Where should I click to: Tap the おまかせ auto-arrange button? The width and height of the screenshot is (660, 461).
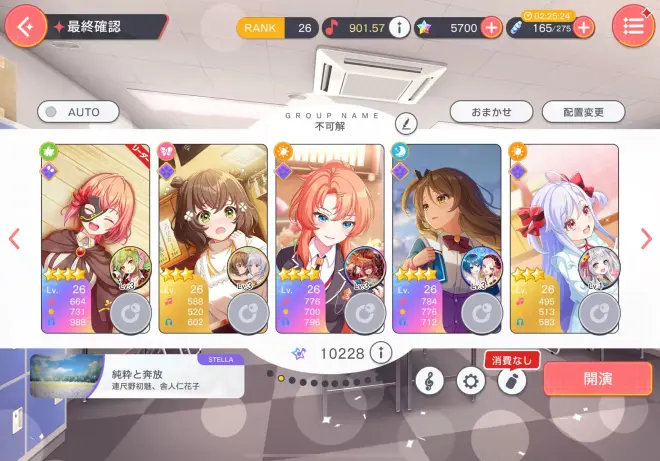[x=490, y=112]
